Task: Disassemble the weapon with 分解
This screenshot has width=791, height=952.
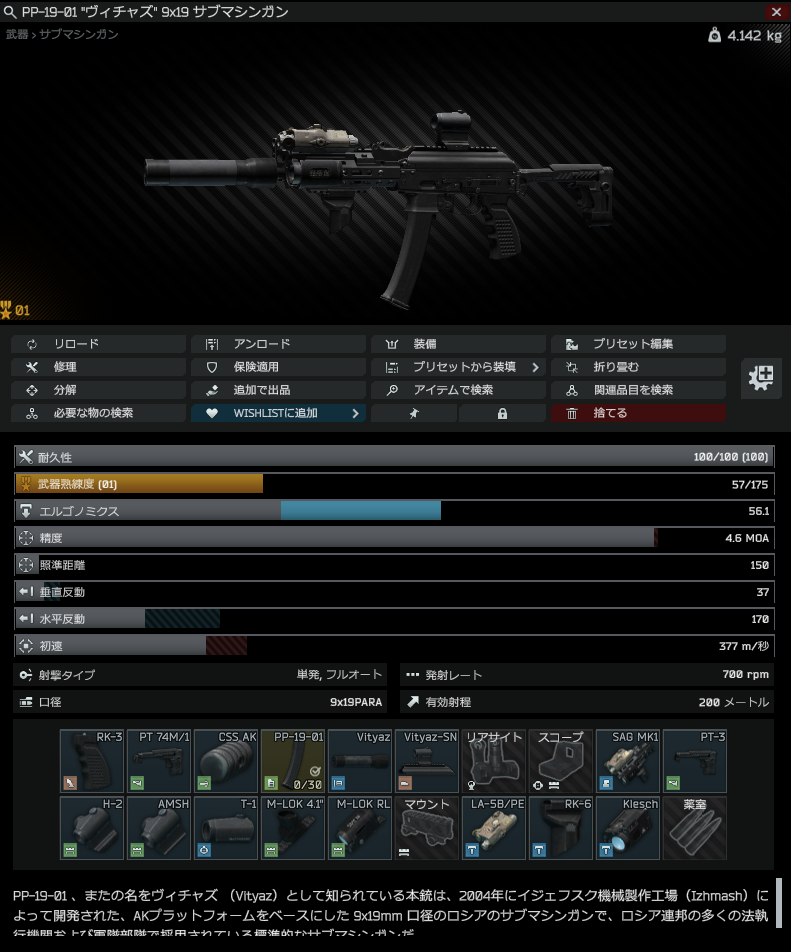Action: point(99,390)
